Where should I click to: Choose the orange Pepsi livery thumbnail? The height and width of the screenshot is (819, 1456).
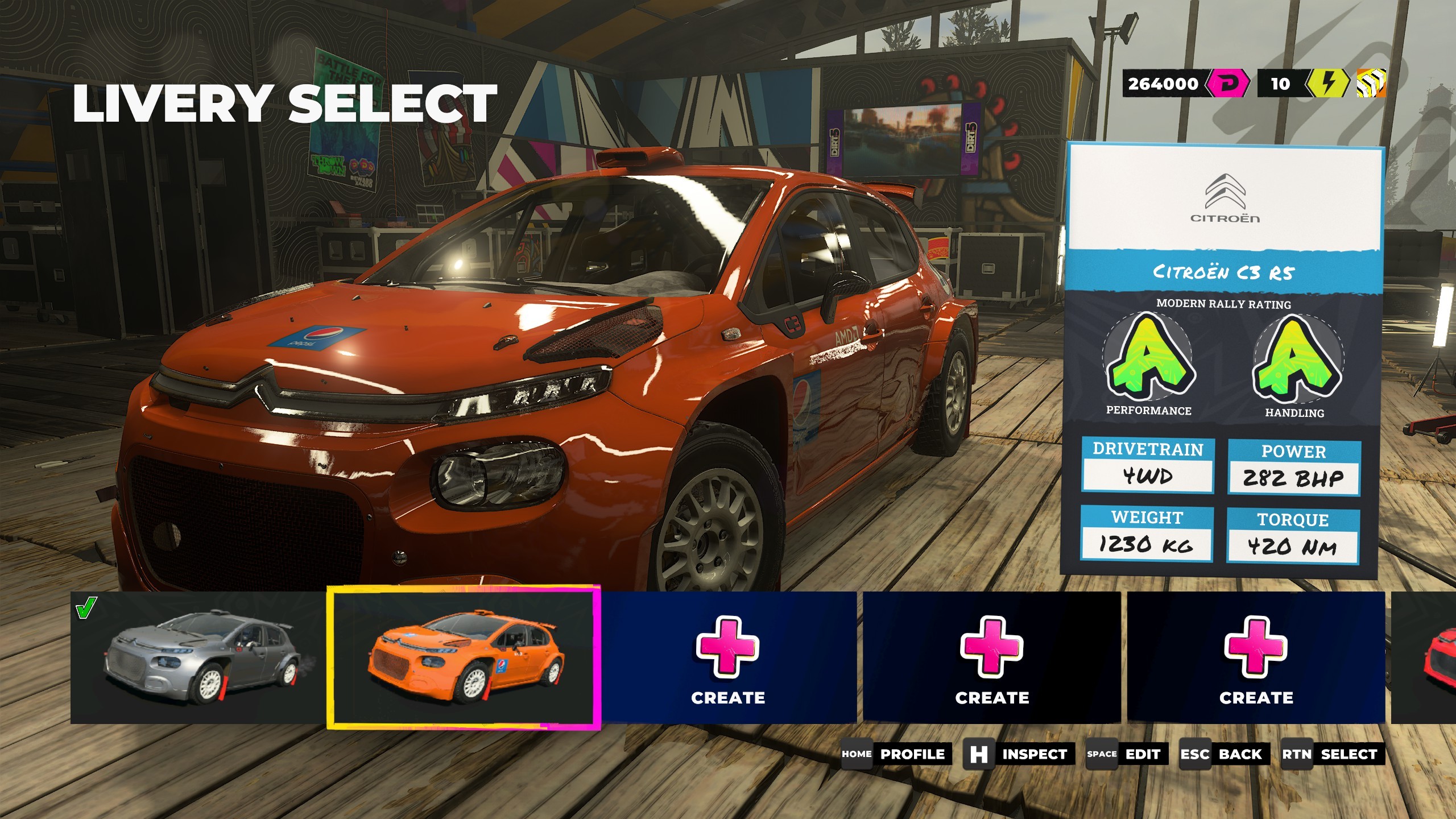464,657
